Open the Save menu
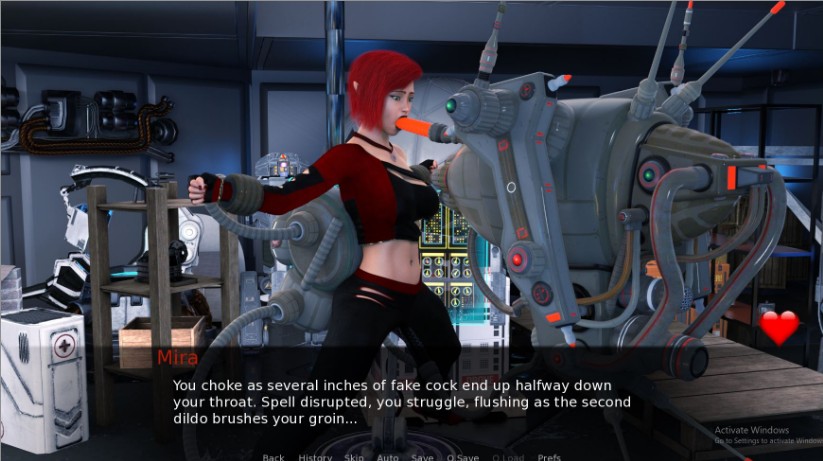Viewport: 823px width, 461px height. pyautogui.click(x=422, y=457)
